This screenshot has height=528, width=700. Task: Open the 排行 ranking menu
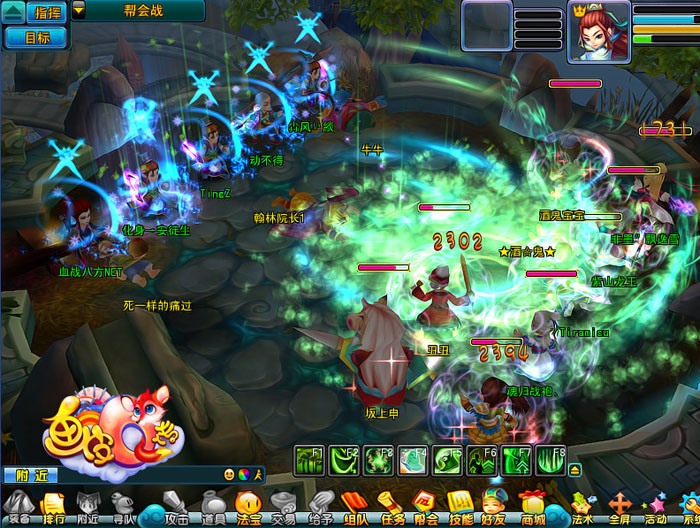pyautogui.click(x=53, y=506)
